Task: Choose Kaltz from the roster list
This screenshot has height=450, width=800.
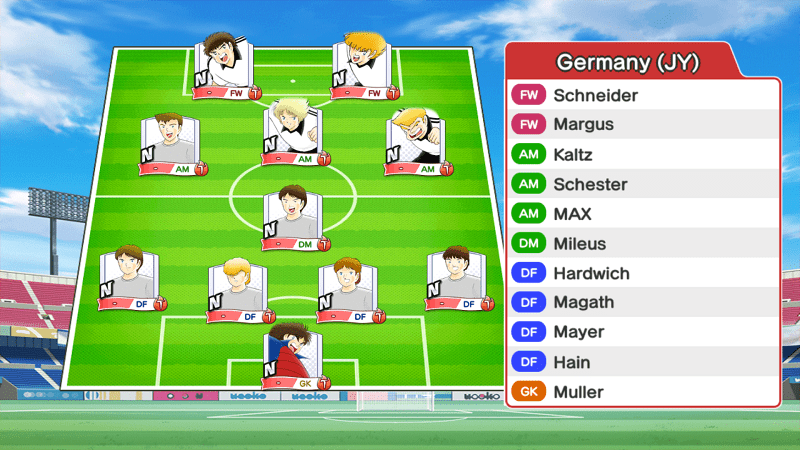Action: (642, 155)
